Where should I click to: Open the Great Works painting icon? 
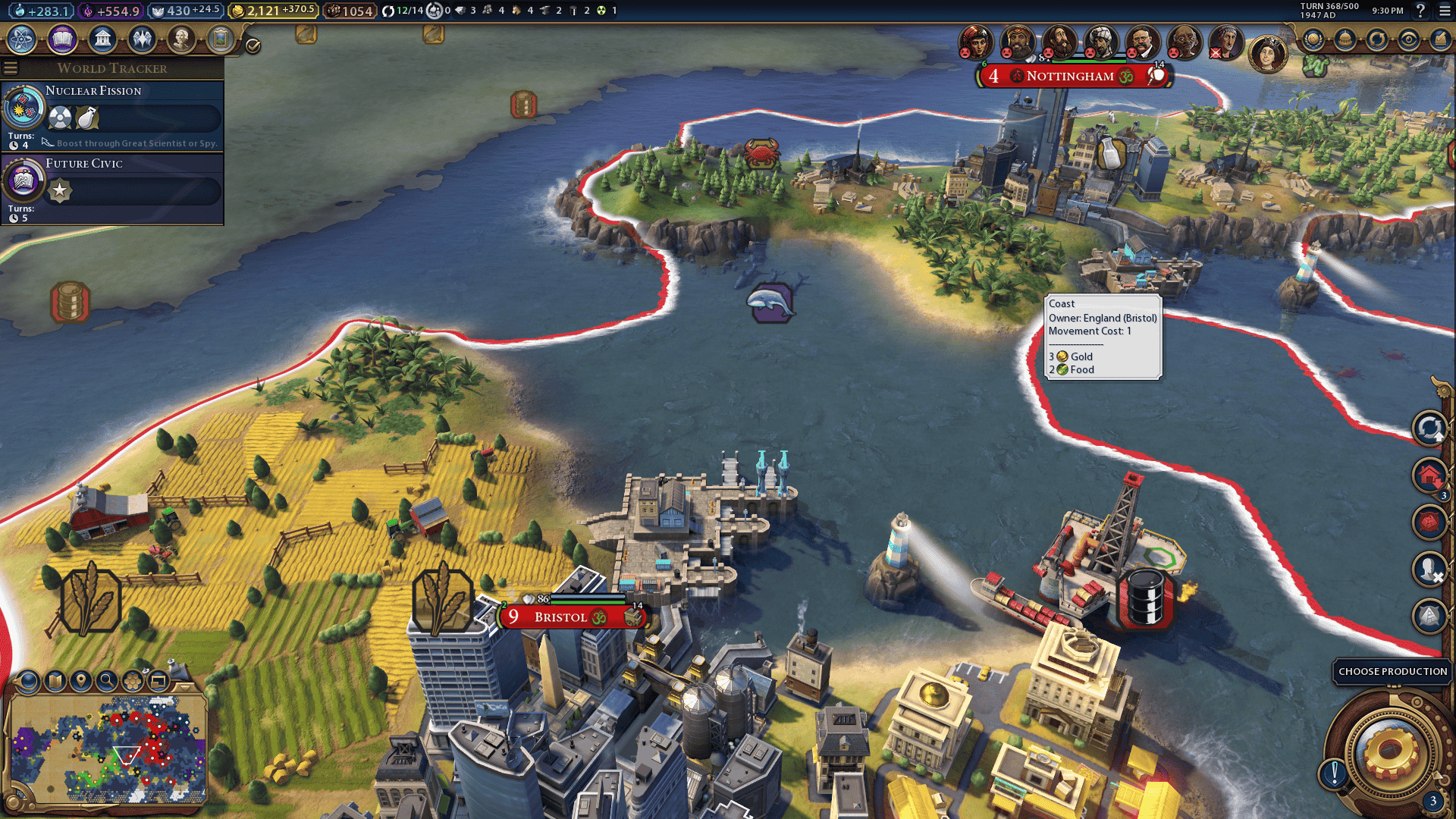pos(221,39)
